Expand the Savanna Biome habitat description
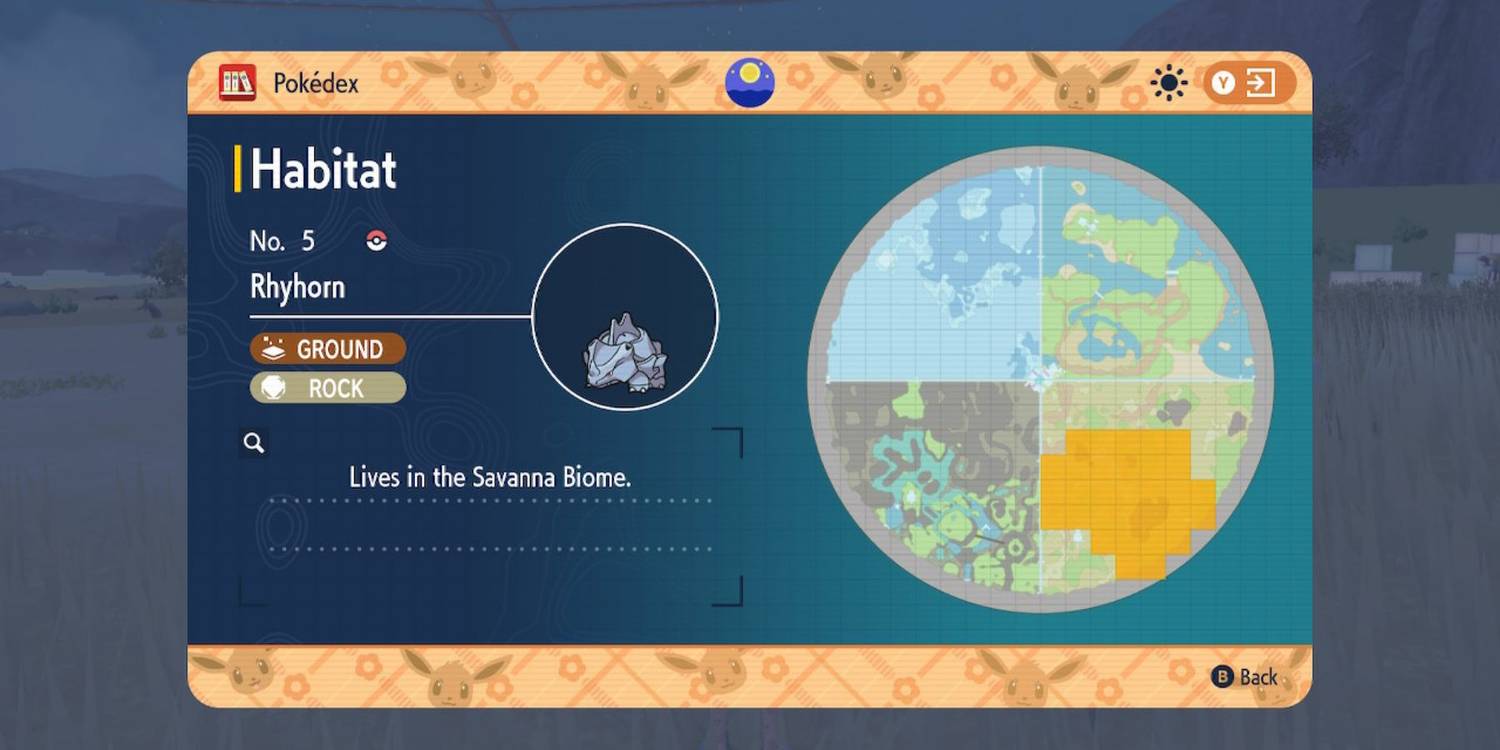The height and width of the screenshot is (750, 1500). coord(488,477)
